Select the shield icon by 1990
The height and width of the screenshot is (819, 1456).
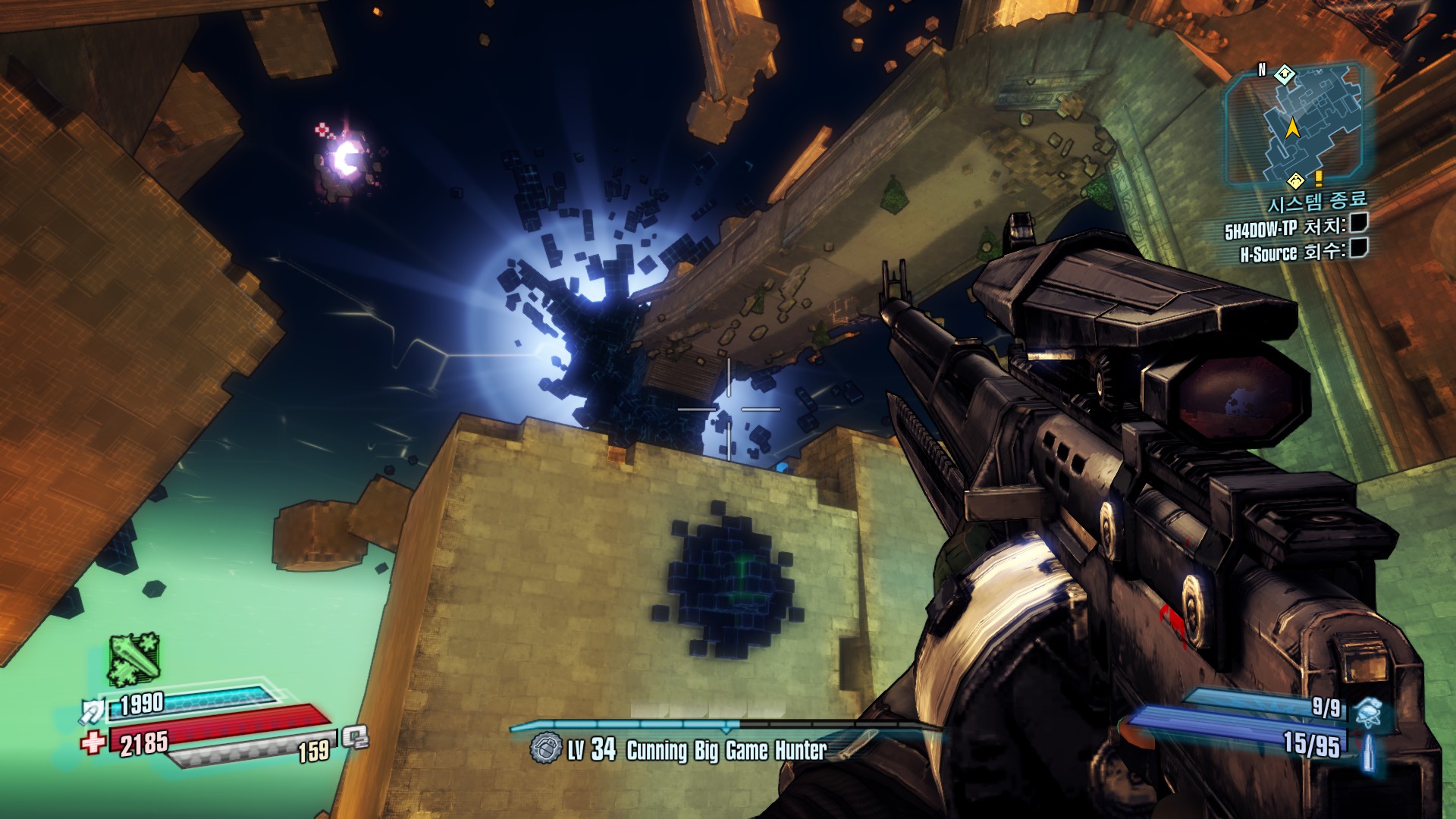tap(94, 711)
